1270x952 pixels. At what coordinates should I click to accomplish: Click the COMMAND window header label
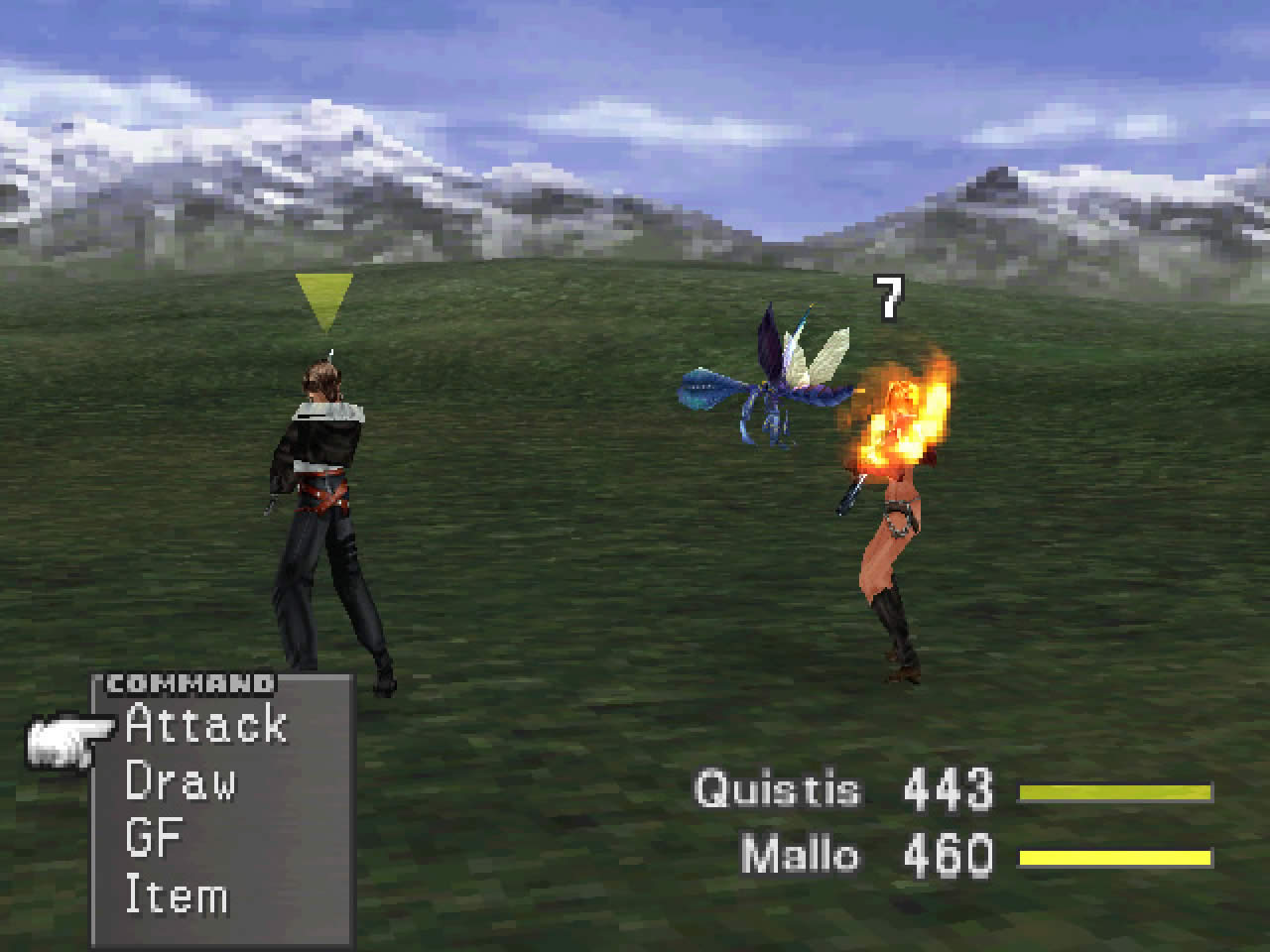click(x=189, y=683)
